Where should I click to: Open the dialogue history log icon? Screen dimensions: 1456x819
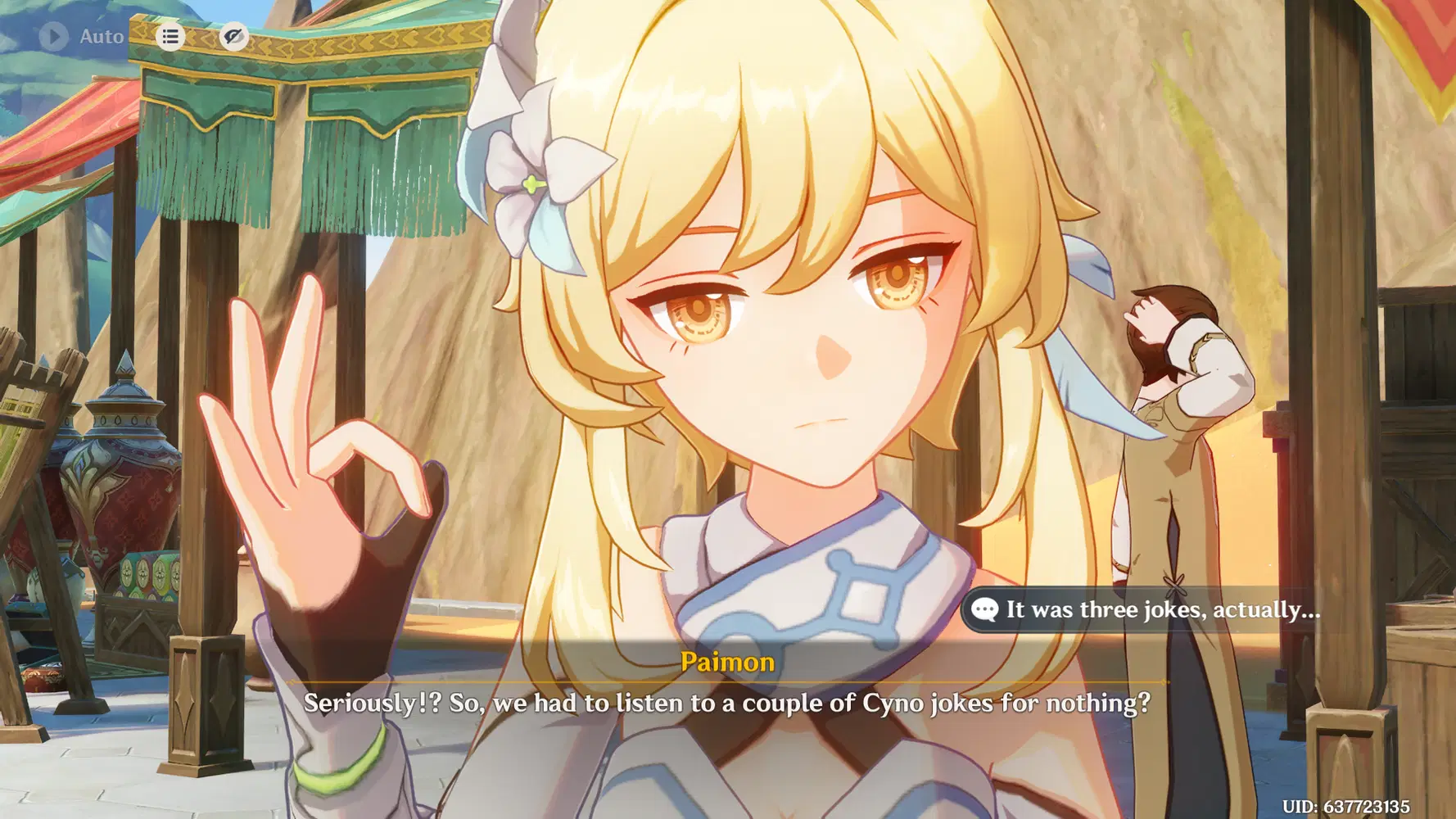tap(170, 37)
